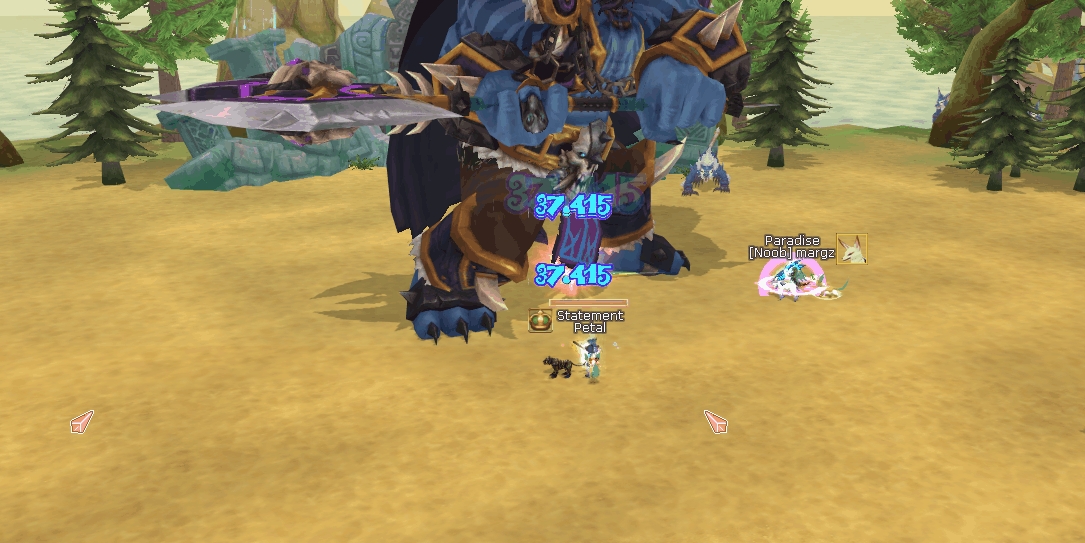Image resolution: width=1085 pixels, height=543 pixels.
Task: Click the crown emblem beside Petal's name
Action: pos(540,321)
